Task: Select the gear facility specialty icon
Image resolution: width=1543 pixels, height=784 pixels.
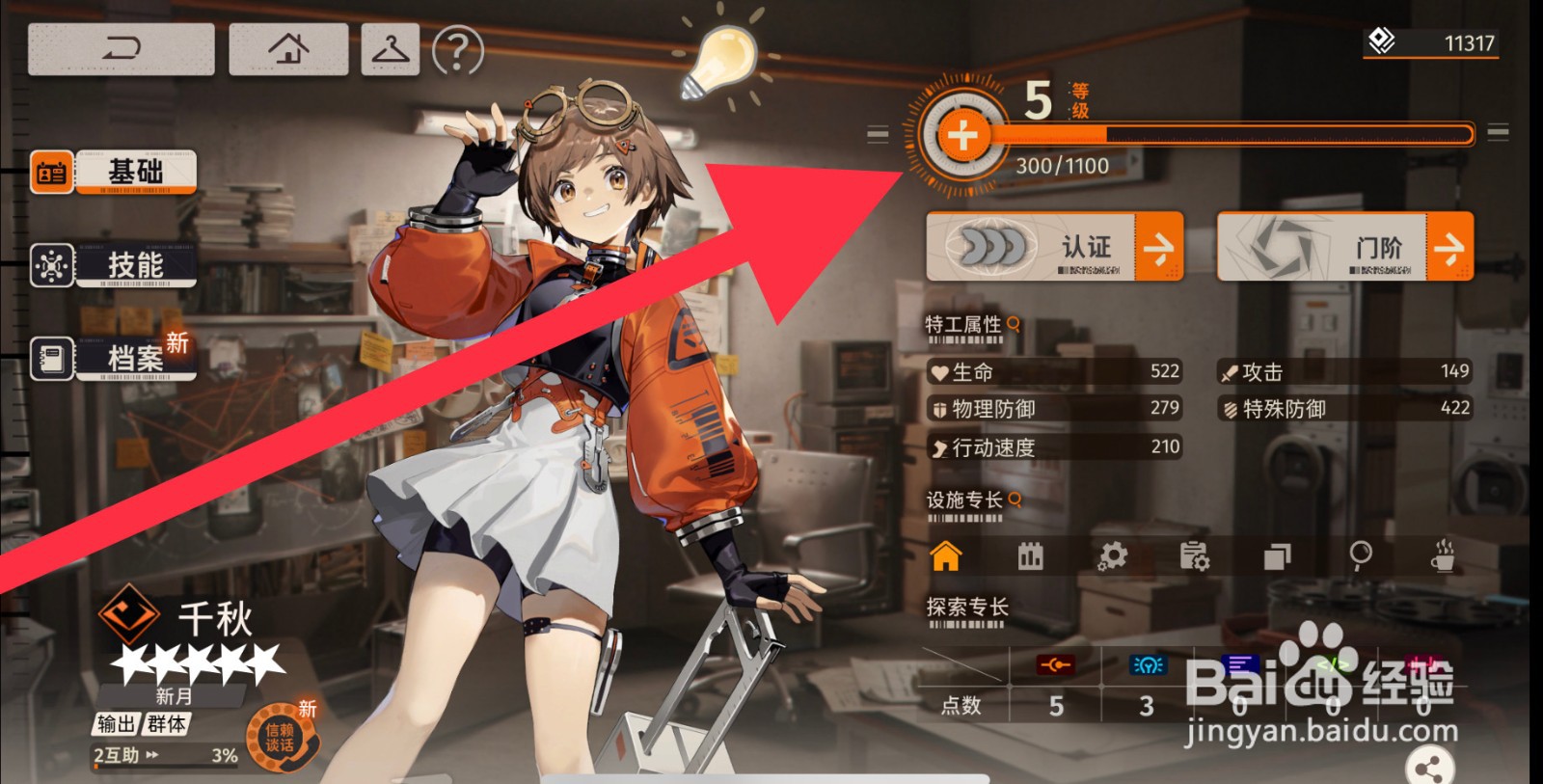Action: tap(1112, 556)
